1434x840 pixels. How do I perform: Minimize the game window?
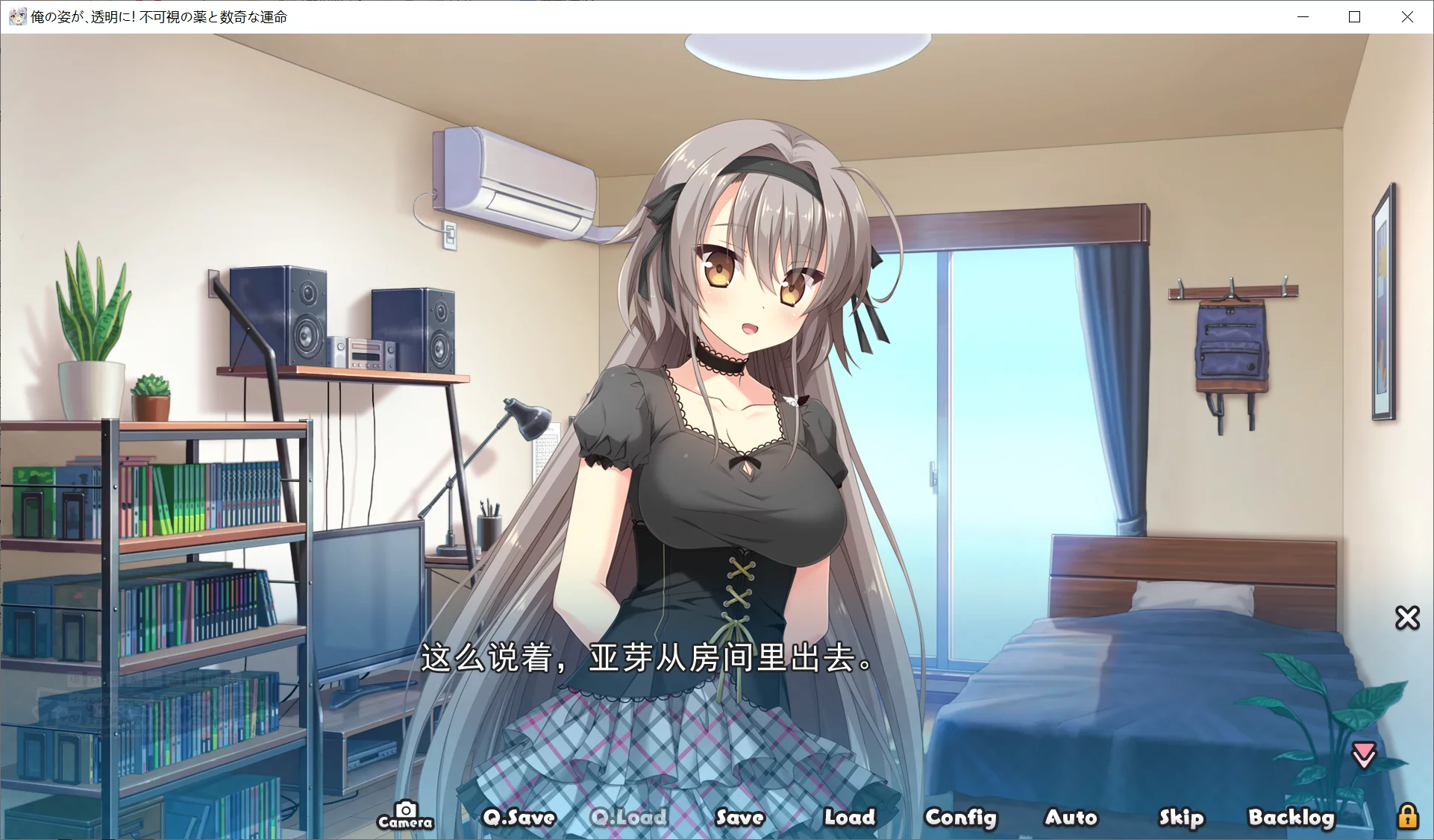click(x=1303, y=16)
